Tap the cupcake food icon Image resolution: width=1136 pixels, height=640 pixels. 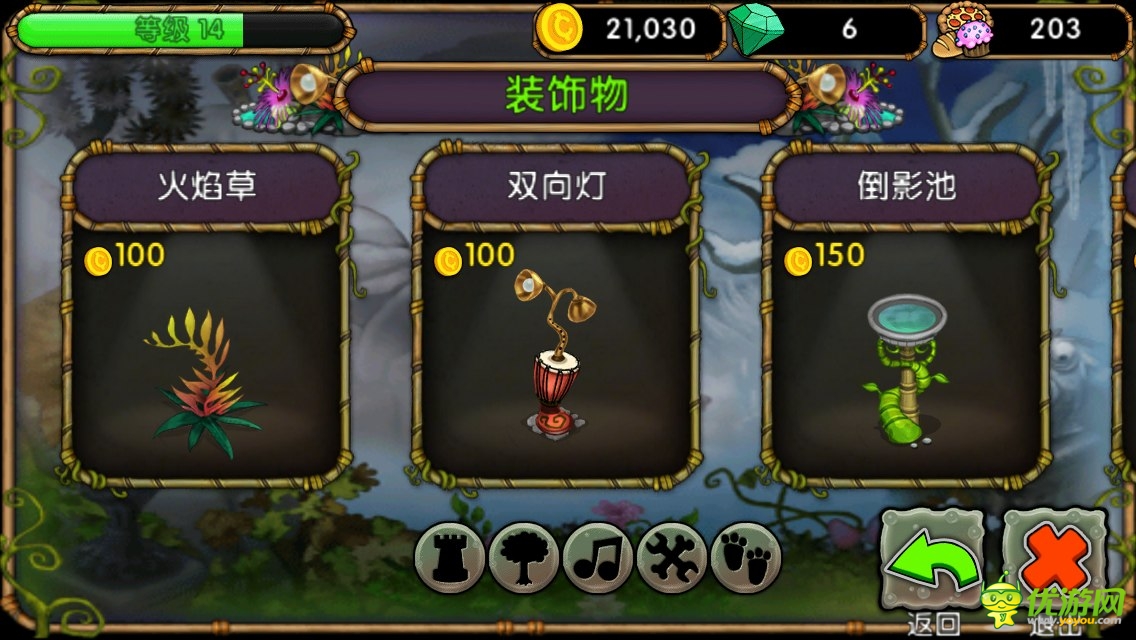[x=961, y=30]
